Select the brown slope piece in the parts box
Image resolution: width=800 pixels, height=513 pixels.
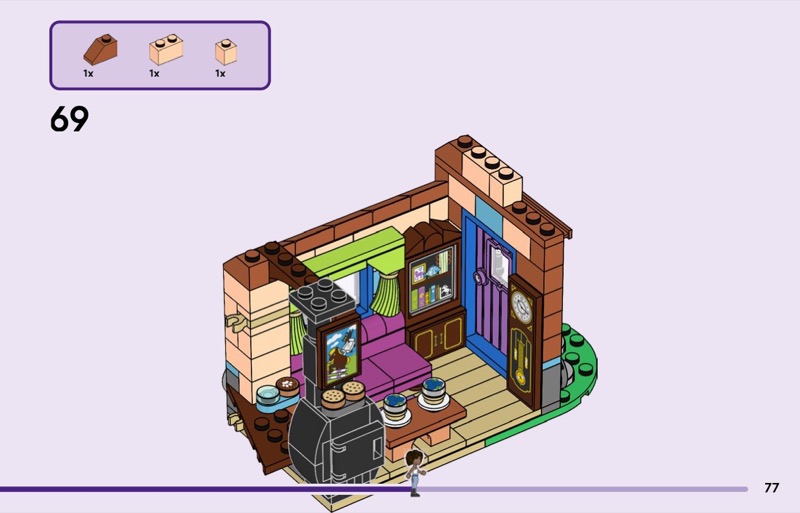click(x=100, y=49)
